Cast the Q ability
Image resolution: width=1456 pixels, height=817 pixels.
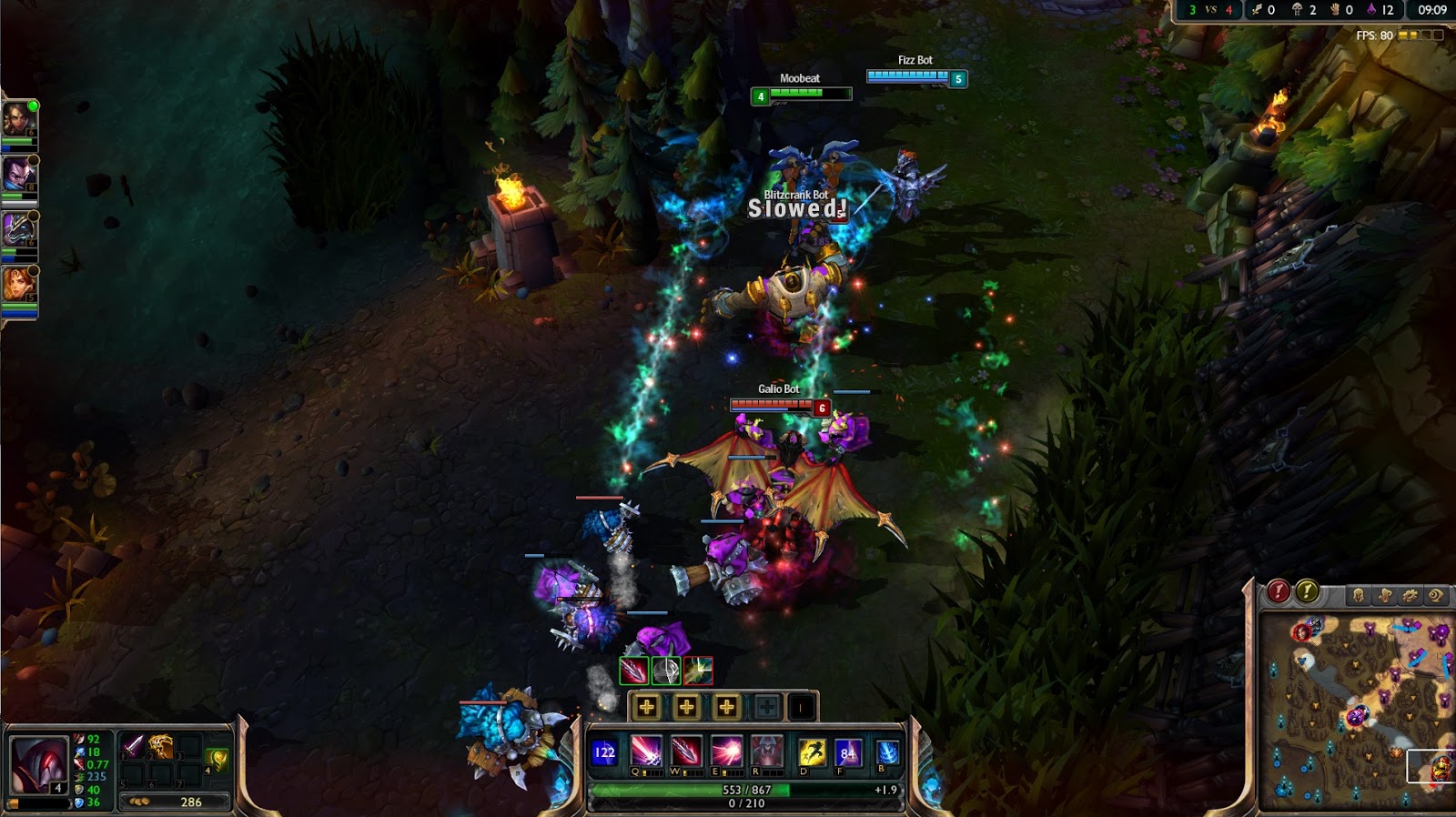point(646,751)
